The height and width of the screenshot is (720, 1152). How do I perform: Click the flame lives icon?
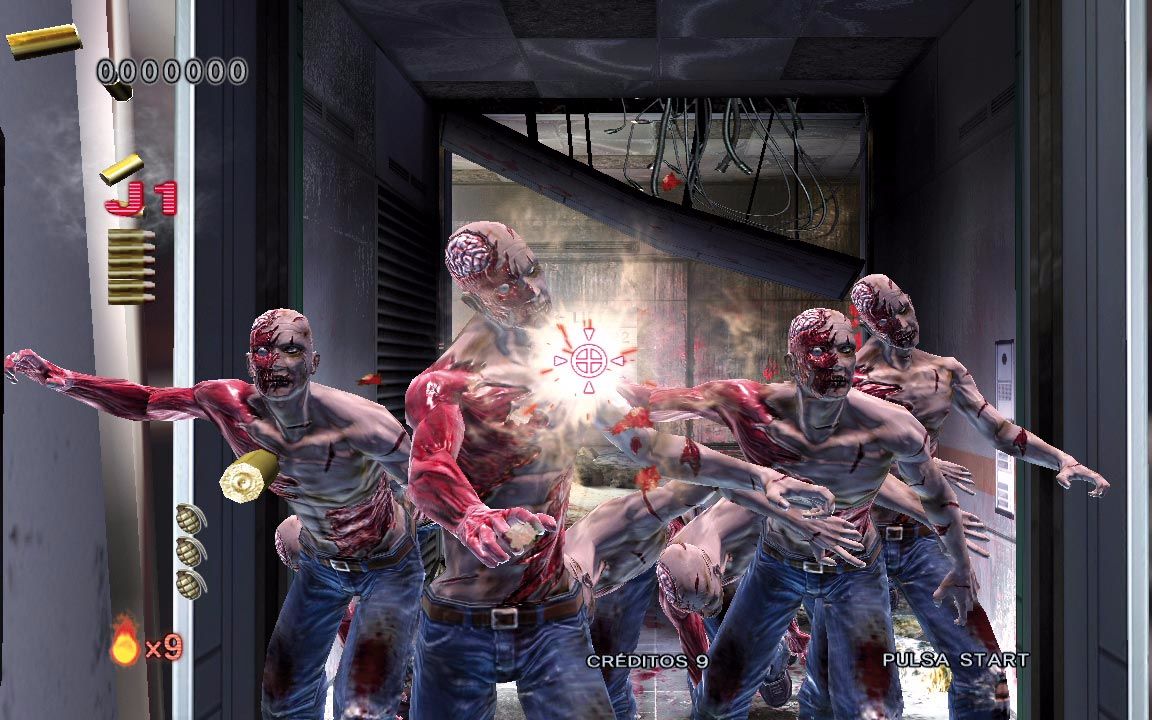coord(125,642)
